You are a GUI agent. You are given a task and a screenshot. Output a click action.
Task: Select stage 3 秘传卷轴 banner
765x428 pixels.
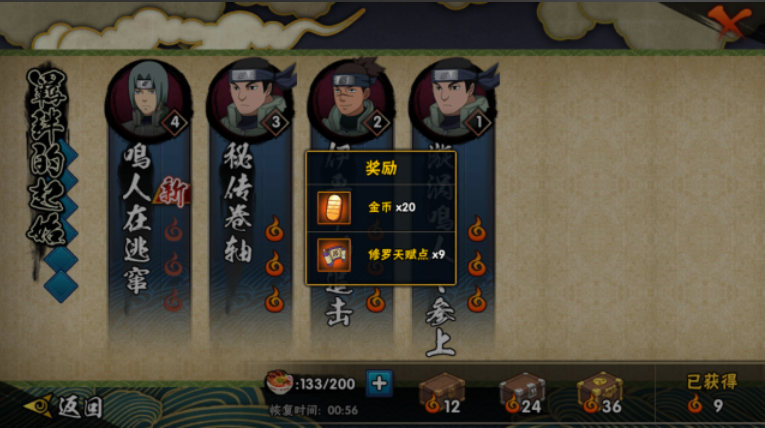tap(248, 220)
